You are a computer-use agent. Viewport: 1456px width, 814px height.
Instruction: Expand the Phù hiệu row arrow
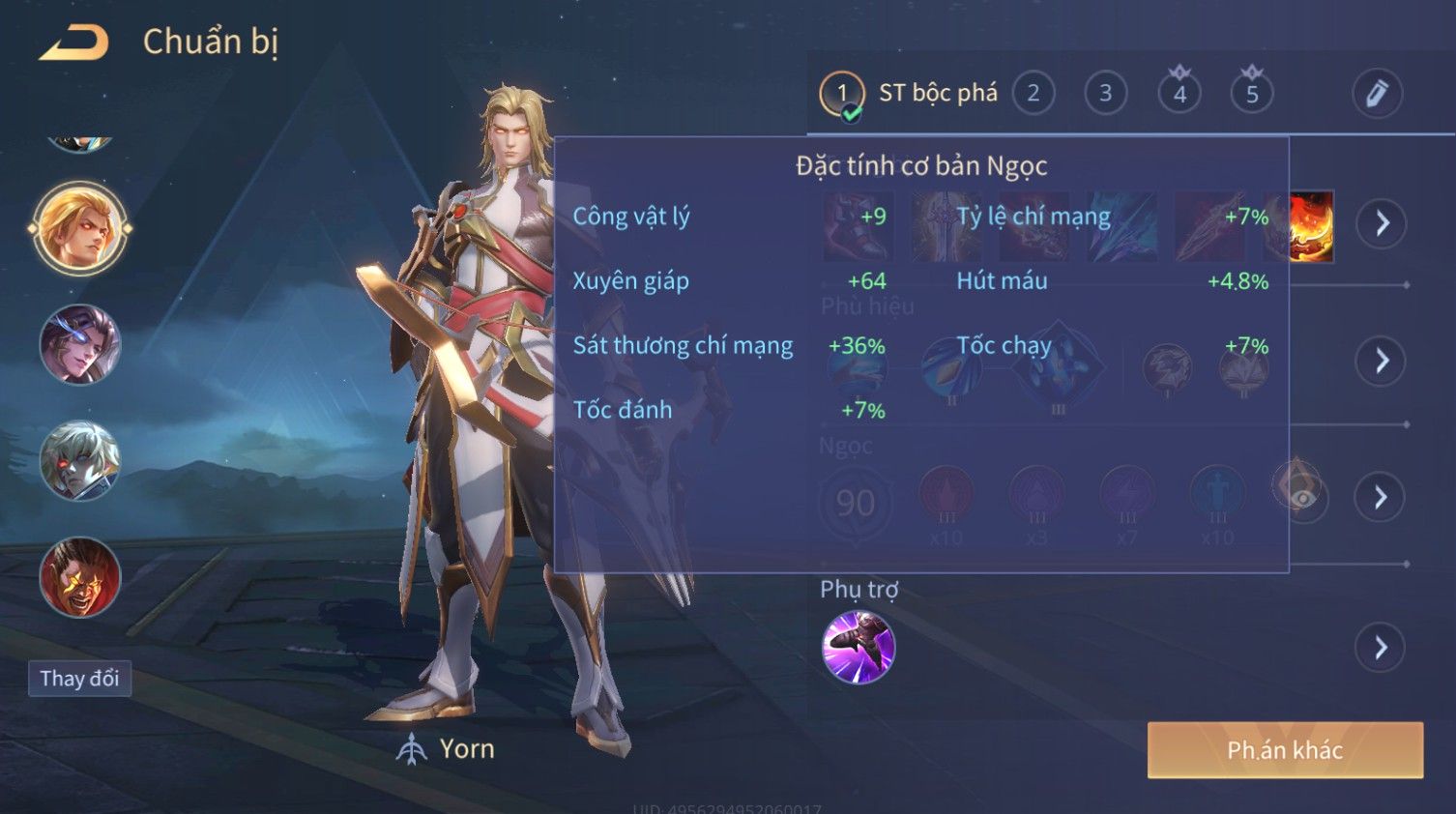(1382, 361)
